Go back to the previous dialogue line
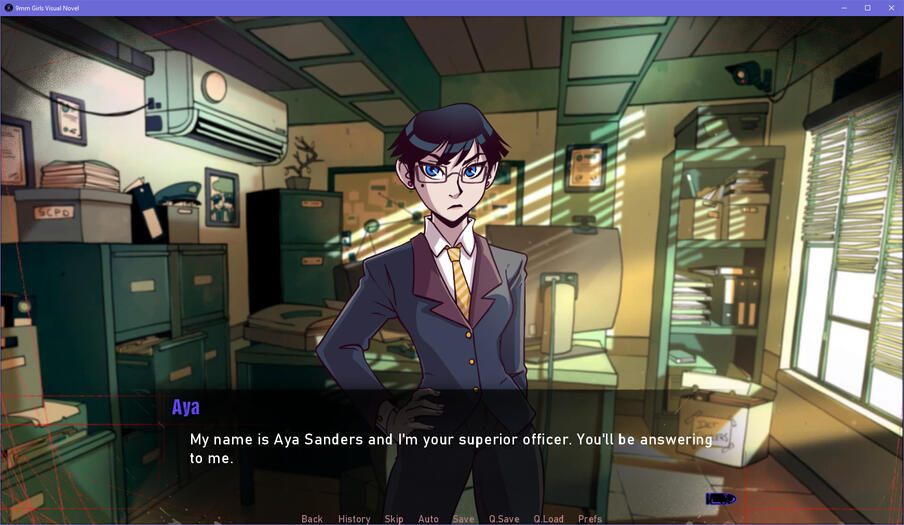 pyautogui.click(x=312, y=519)
